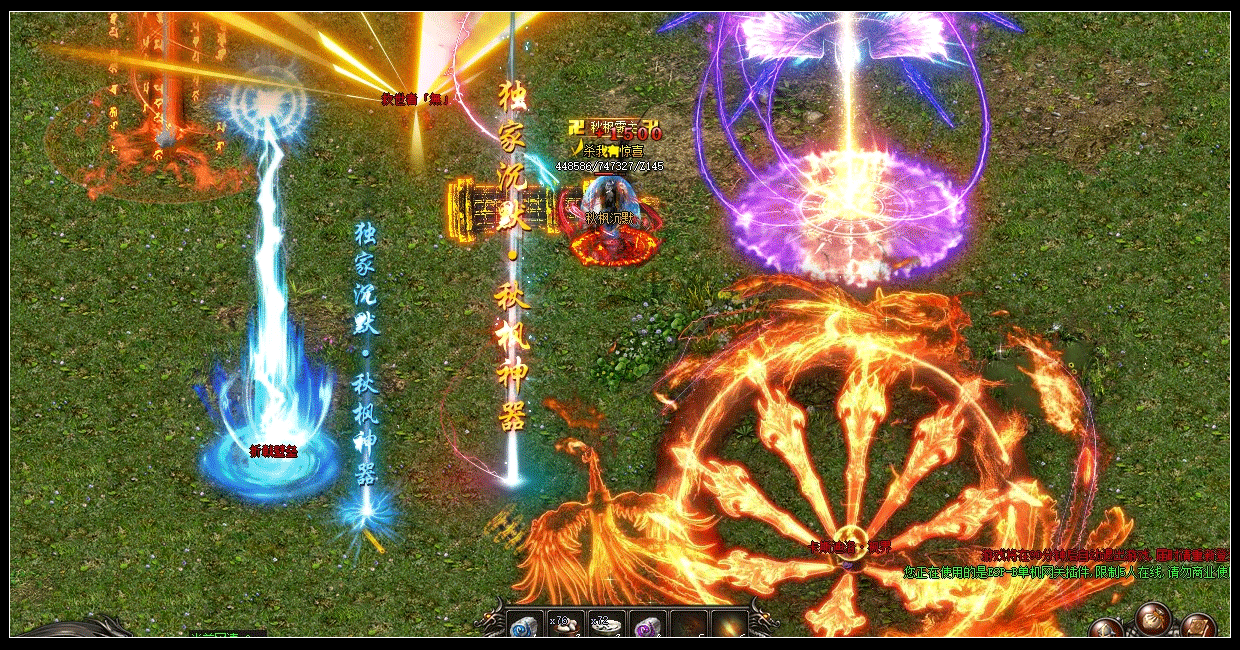Activate the dim red-green swirl hotbar slot
The height and width of the screenshot is (650, 1240).
pyautogui.click(x=689, y=625)
